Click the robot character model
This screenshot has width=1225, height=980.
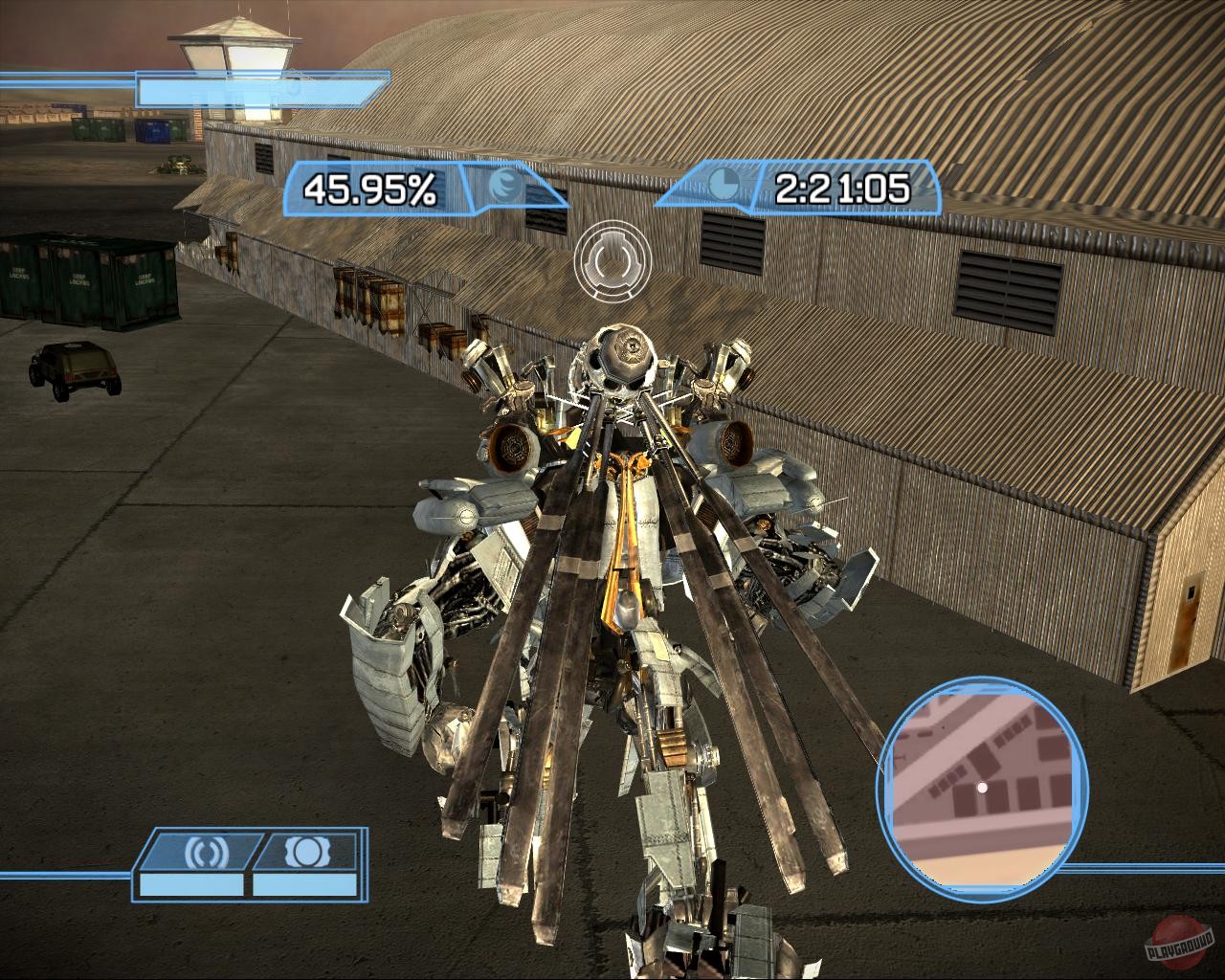pyautogui.click(x=622, y=574)
